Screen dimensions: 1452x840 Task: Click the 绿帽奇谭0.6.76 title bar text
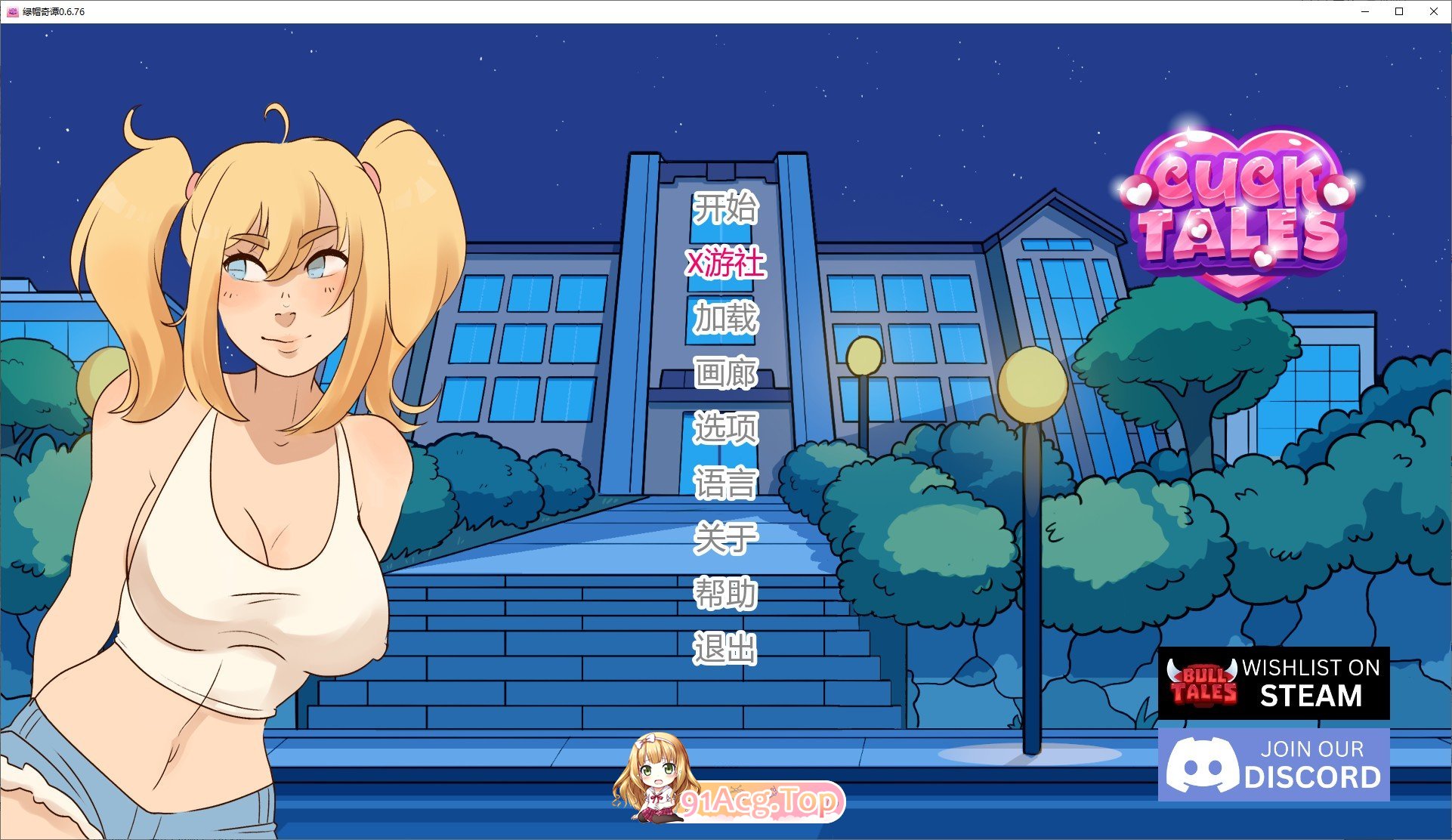[53, 11]
